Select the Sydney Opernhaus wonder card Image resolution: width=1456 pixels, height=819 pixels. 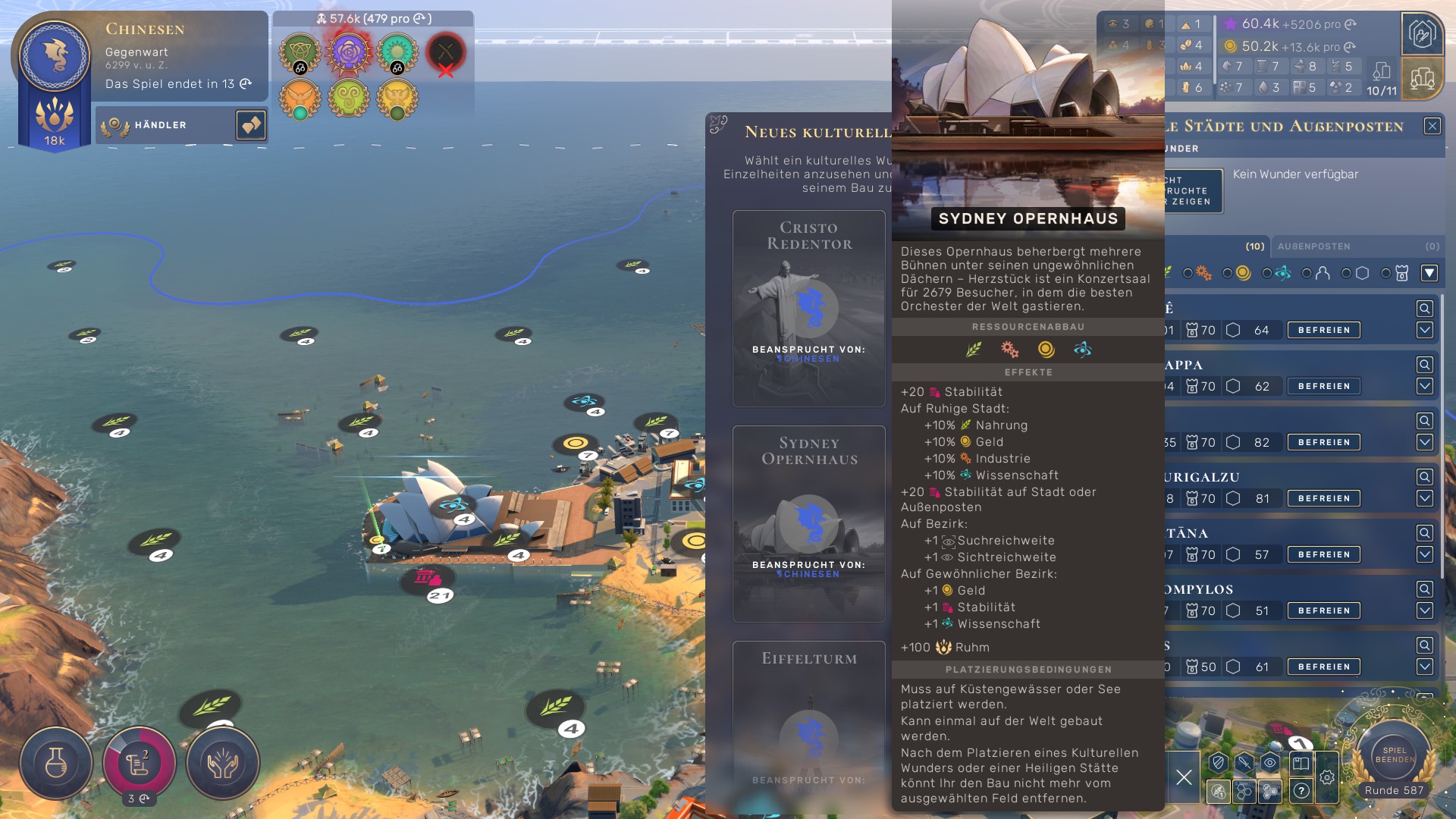(809, 524)
